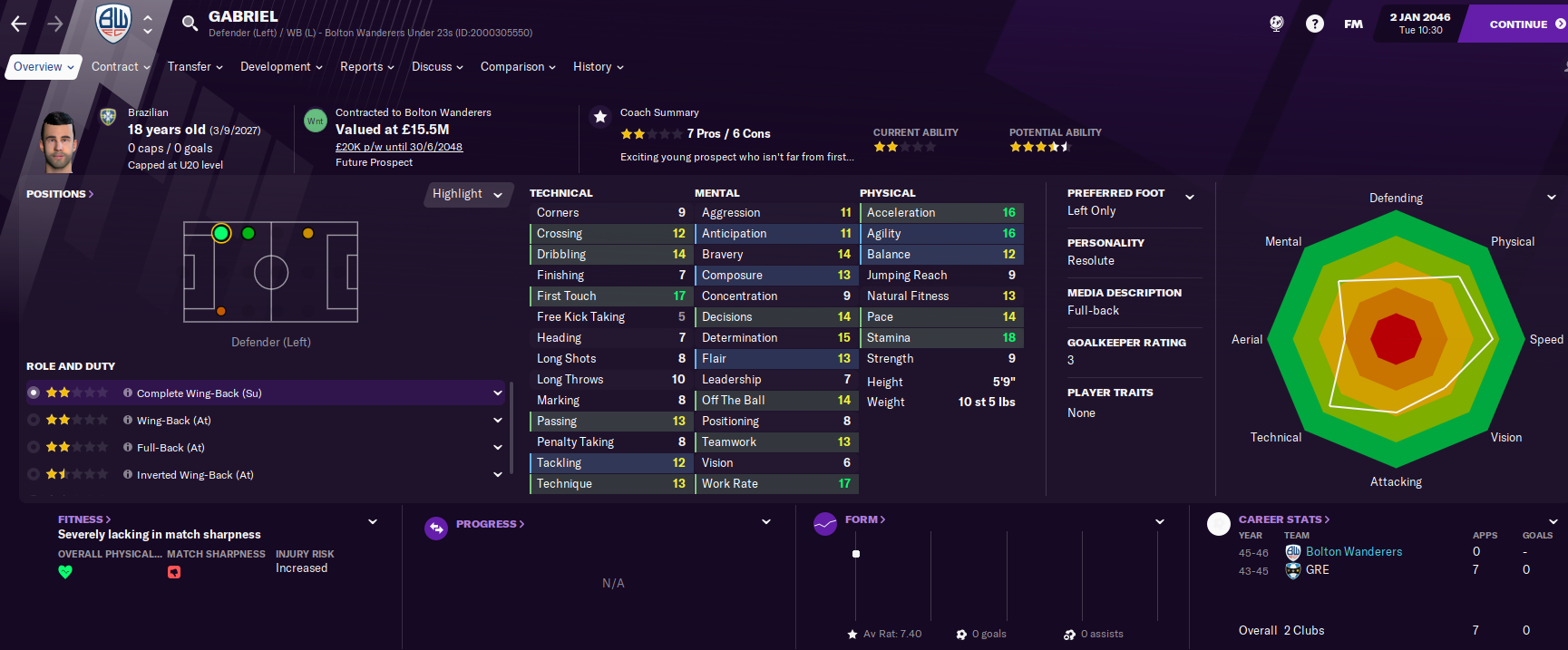Continue to advance the game

click(1519, 24)
